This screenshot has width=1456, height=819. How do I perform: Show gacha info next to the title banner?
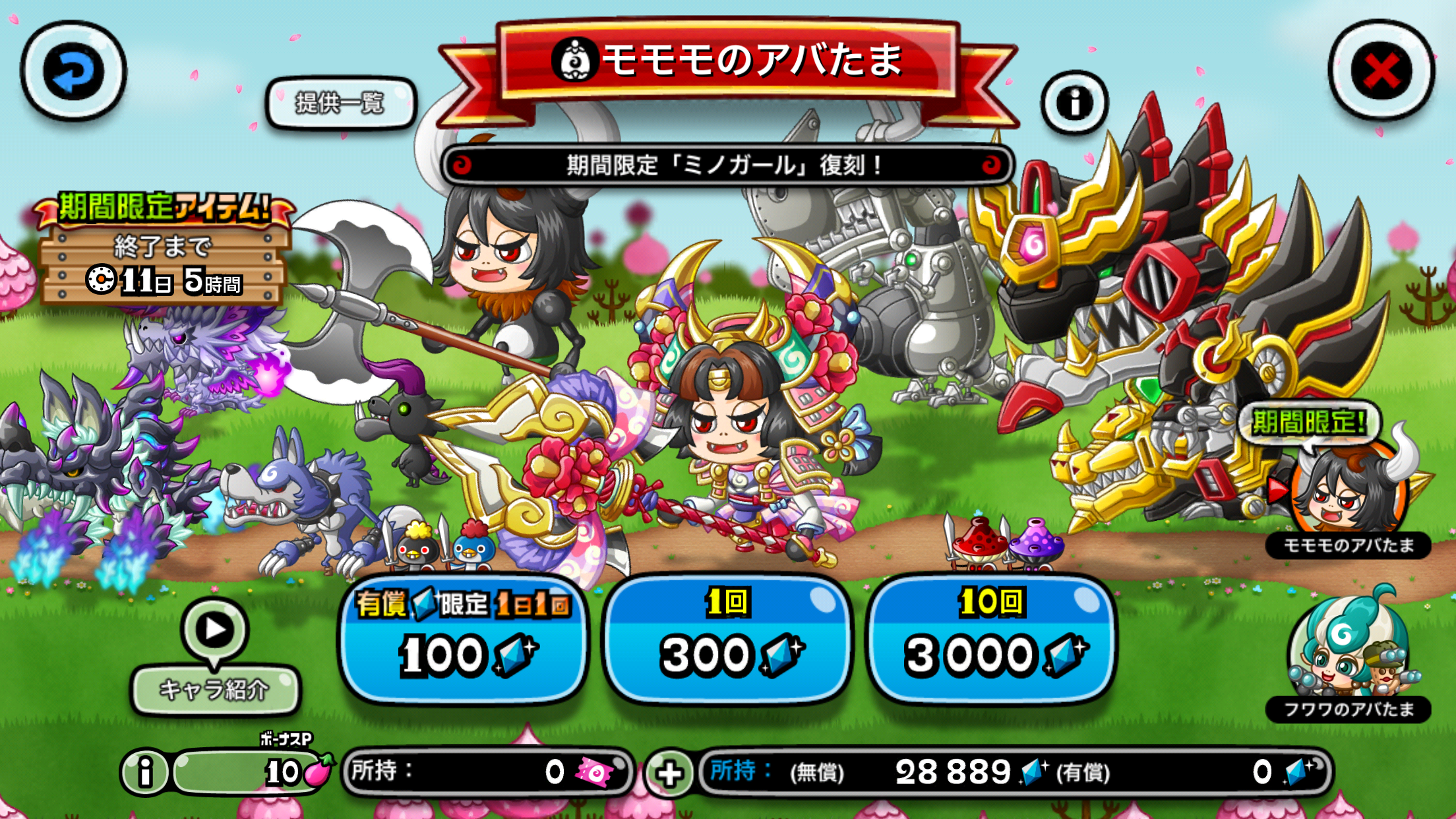click(x=1074, y=103)
